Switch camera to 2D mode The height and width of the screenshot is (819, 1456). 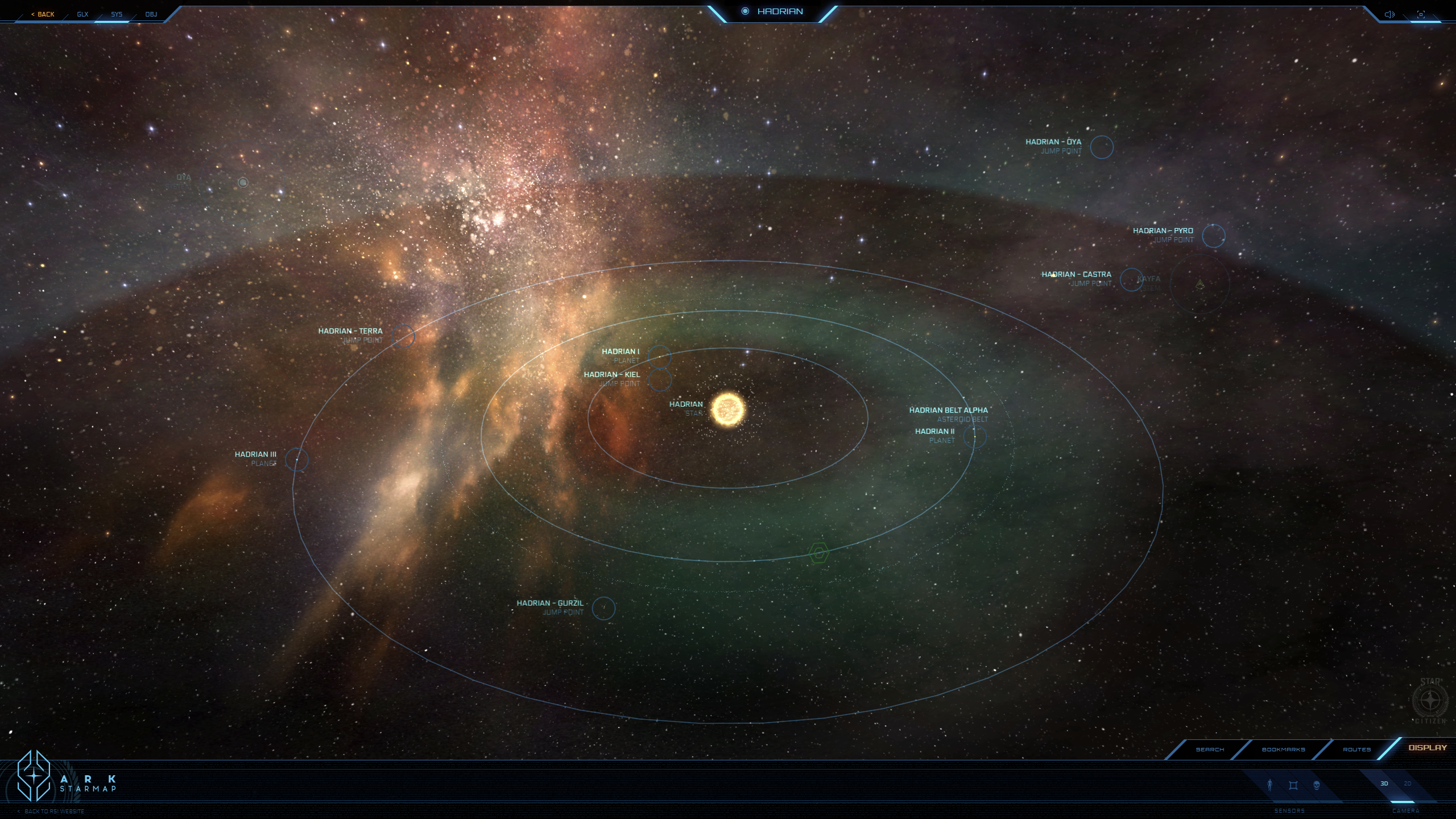coord(1408,784)
